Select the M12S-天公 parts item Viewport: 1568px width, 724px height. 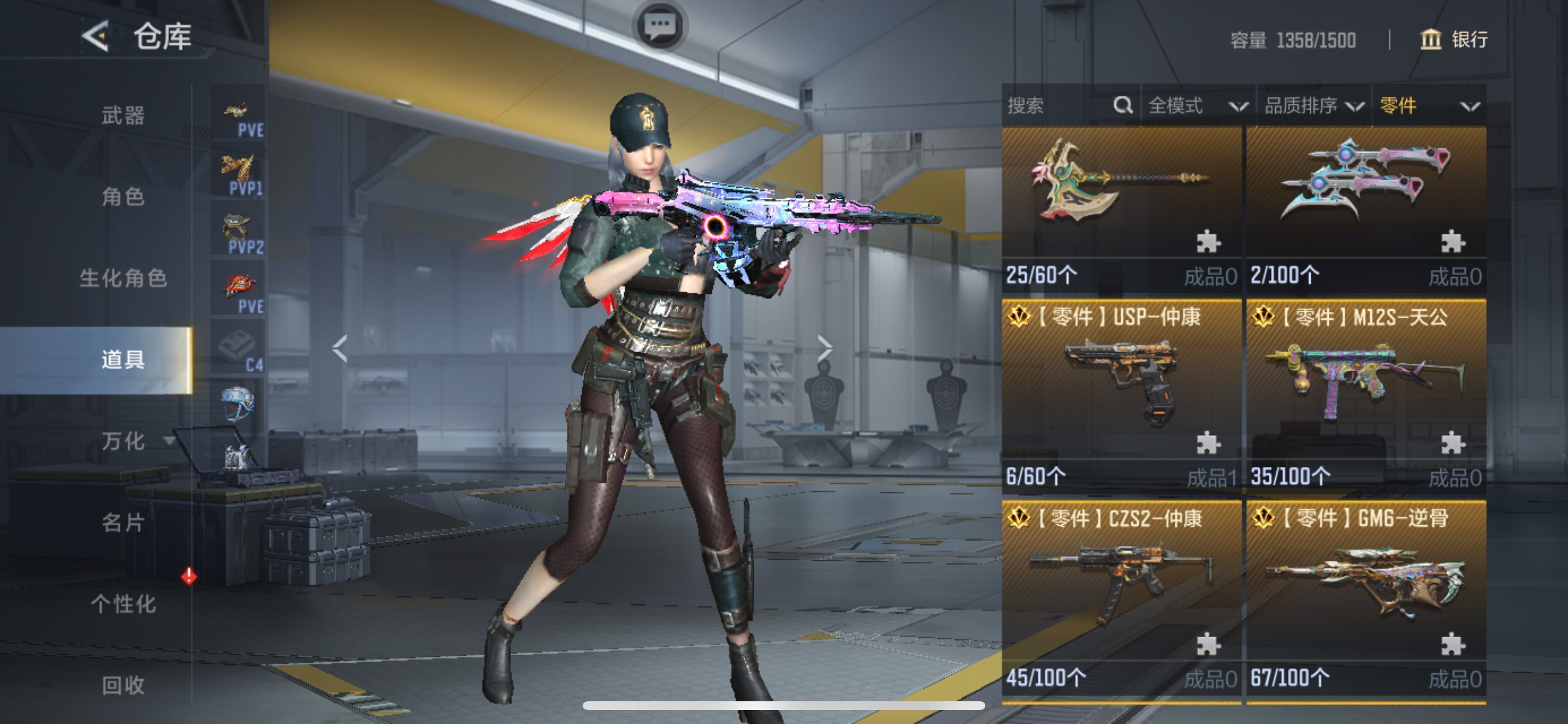coord(1366,395)
